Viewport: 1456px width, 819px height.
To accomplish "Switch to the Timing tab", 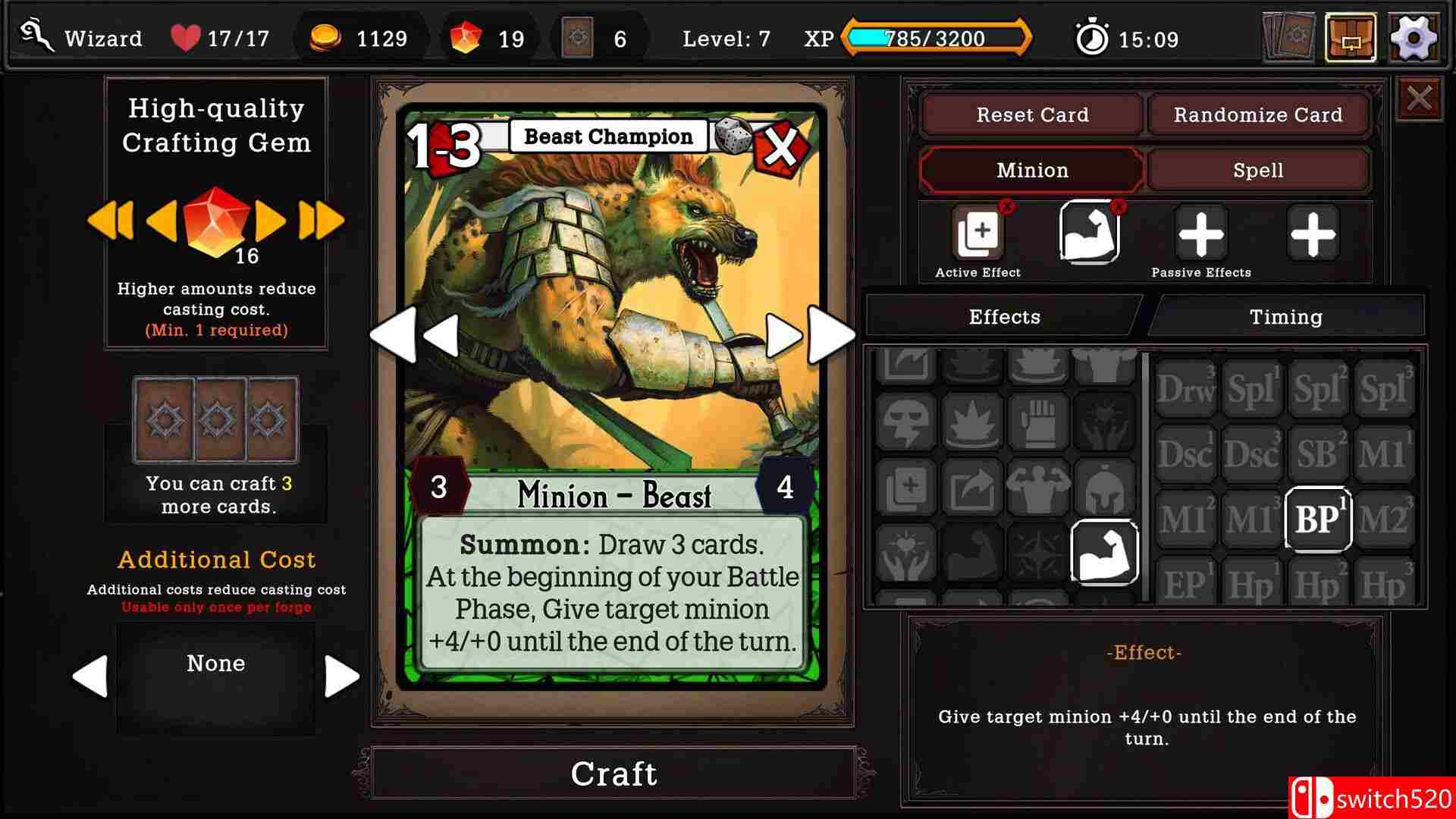I will pos(1286,316).
